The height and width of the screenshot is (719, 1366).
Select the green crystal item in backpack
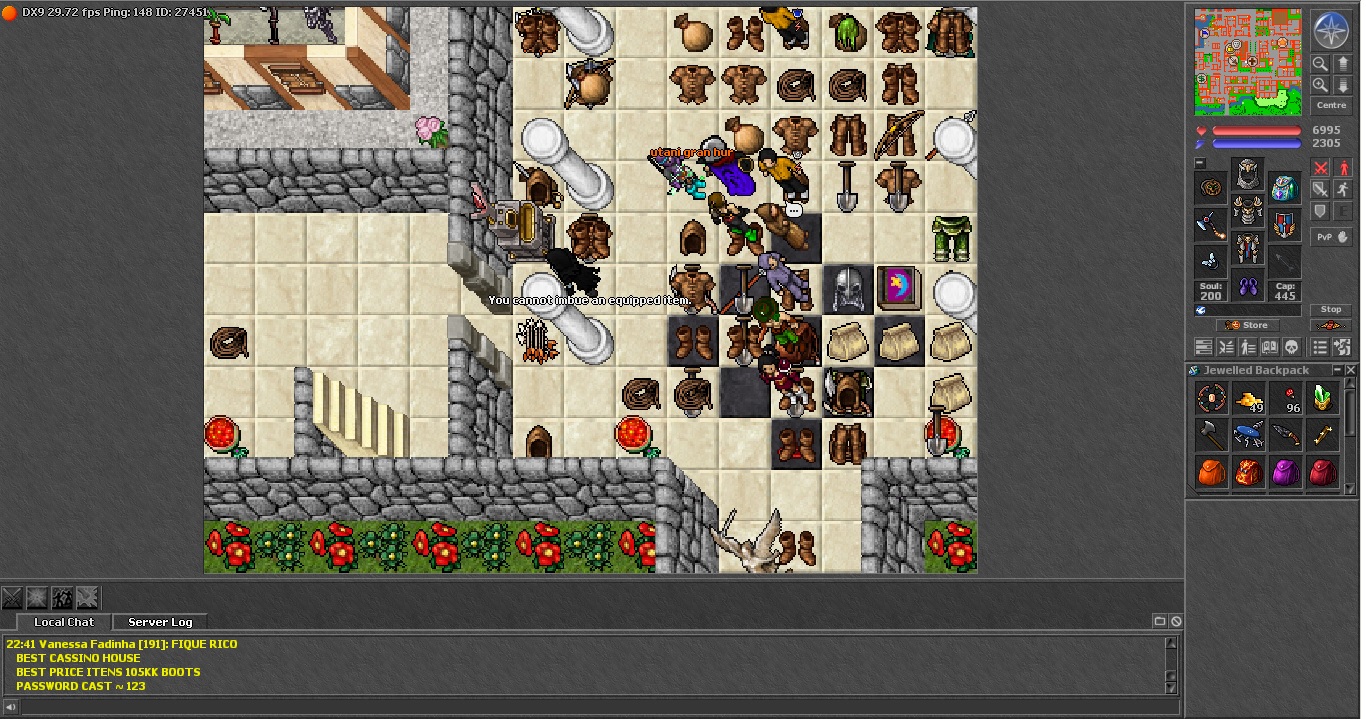point(1323,400)
